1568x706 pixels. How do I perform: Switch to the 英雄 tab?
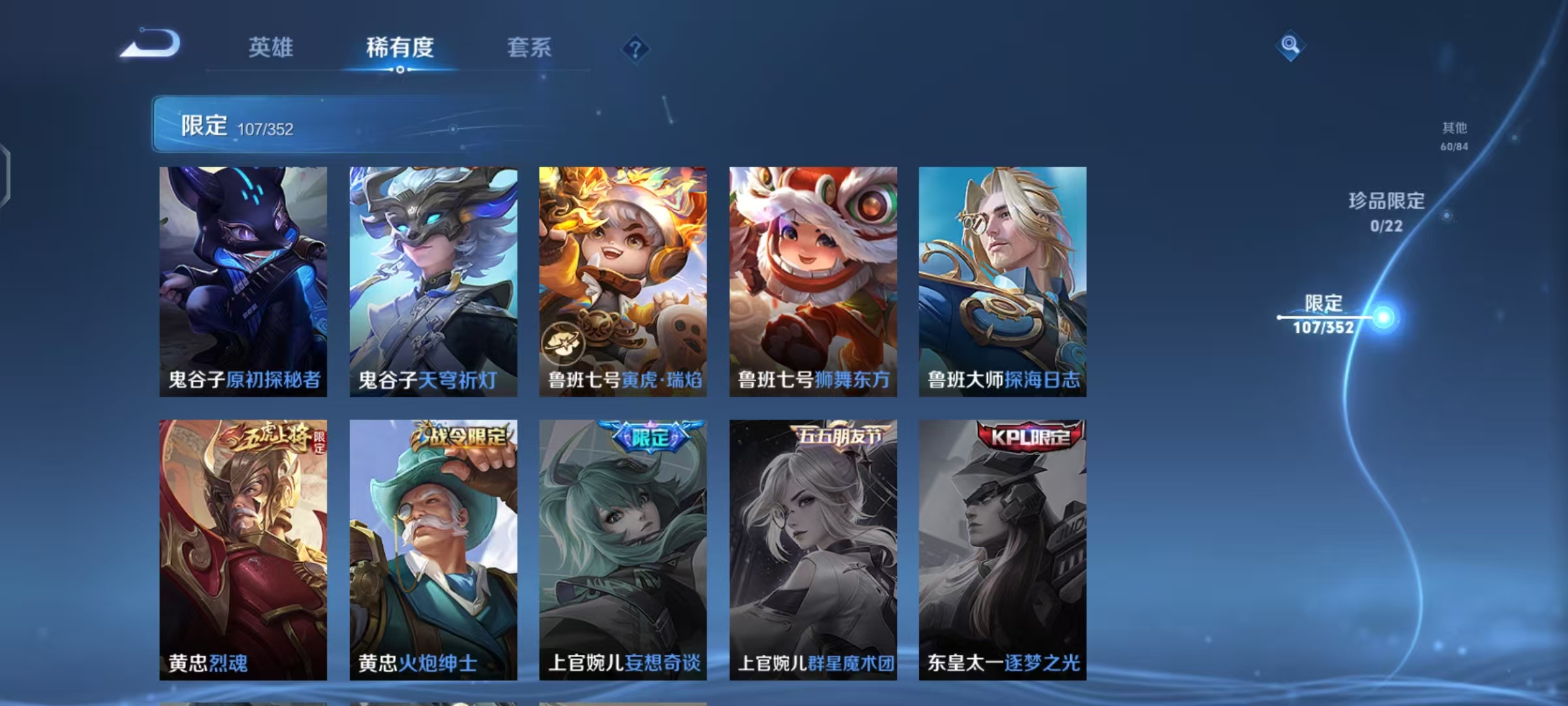(x=272, y=47)
